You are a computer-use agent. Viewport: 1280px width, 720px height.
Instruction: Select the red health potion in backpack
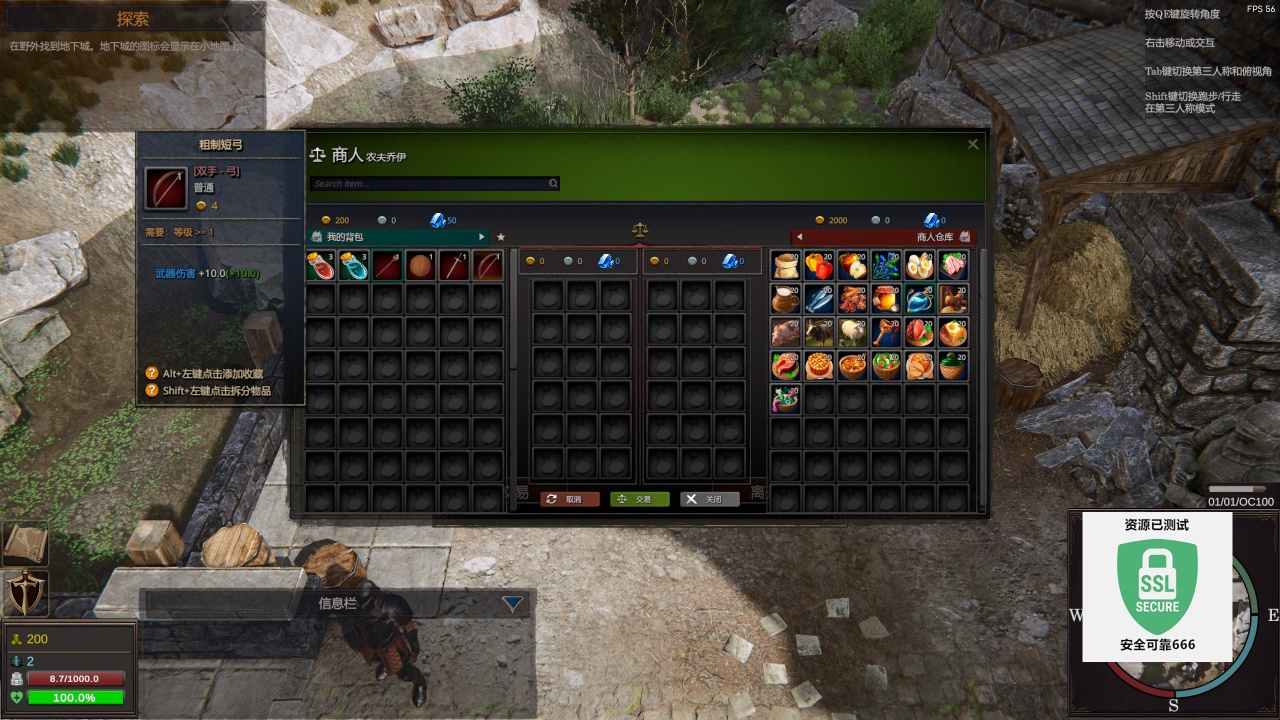[x=320, y=266]
